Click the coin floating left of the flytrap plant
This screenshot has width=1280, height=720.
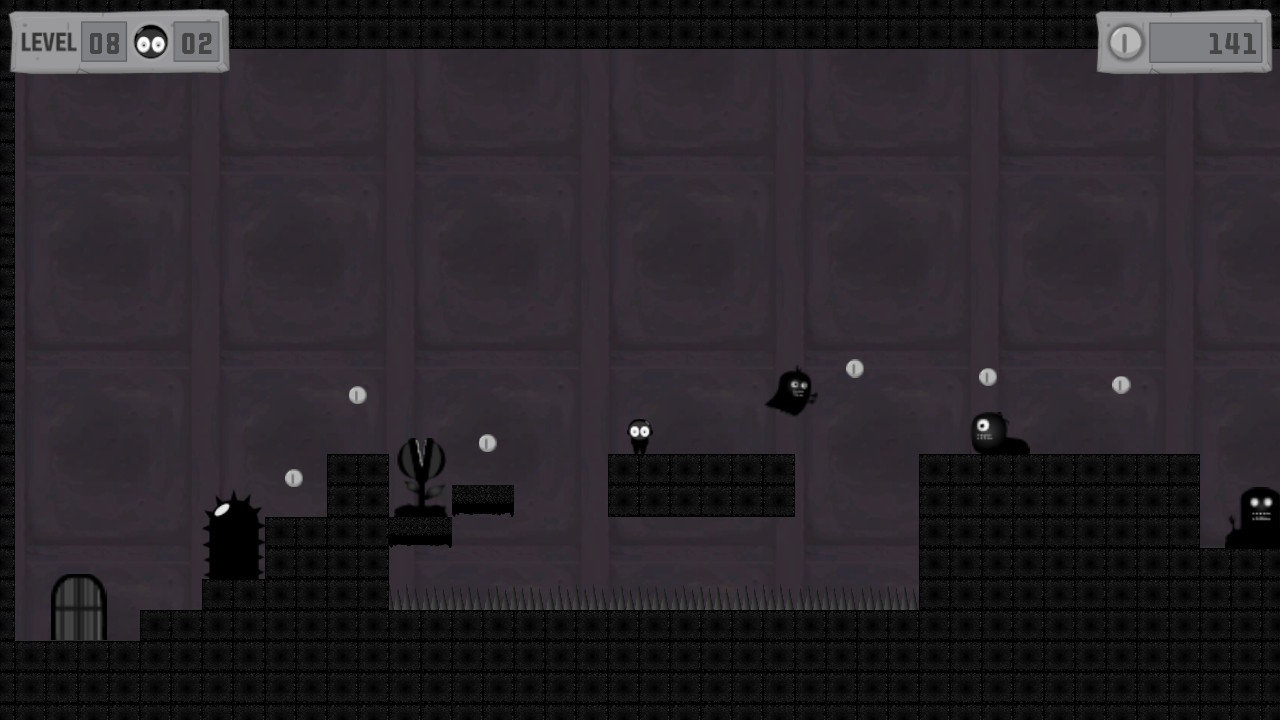358,395
